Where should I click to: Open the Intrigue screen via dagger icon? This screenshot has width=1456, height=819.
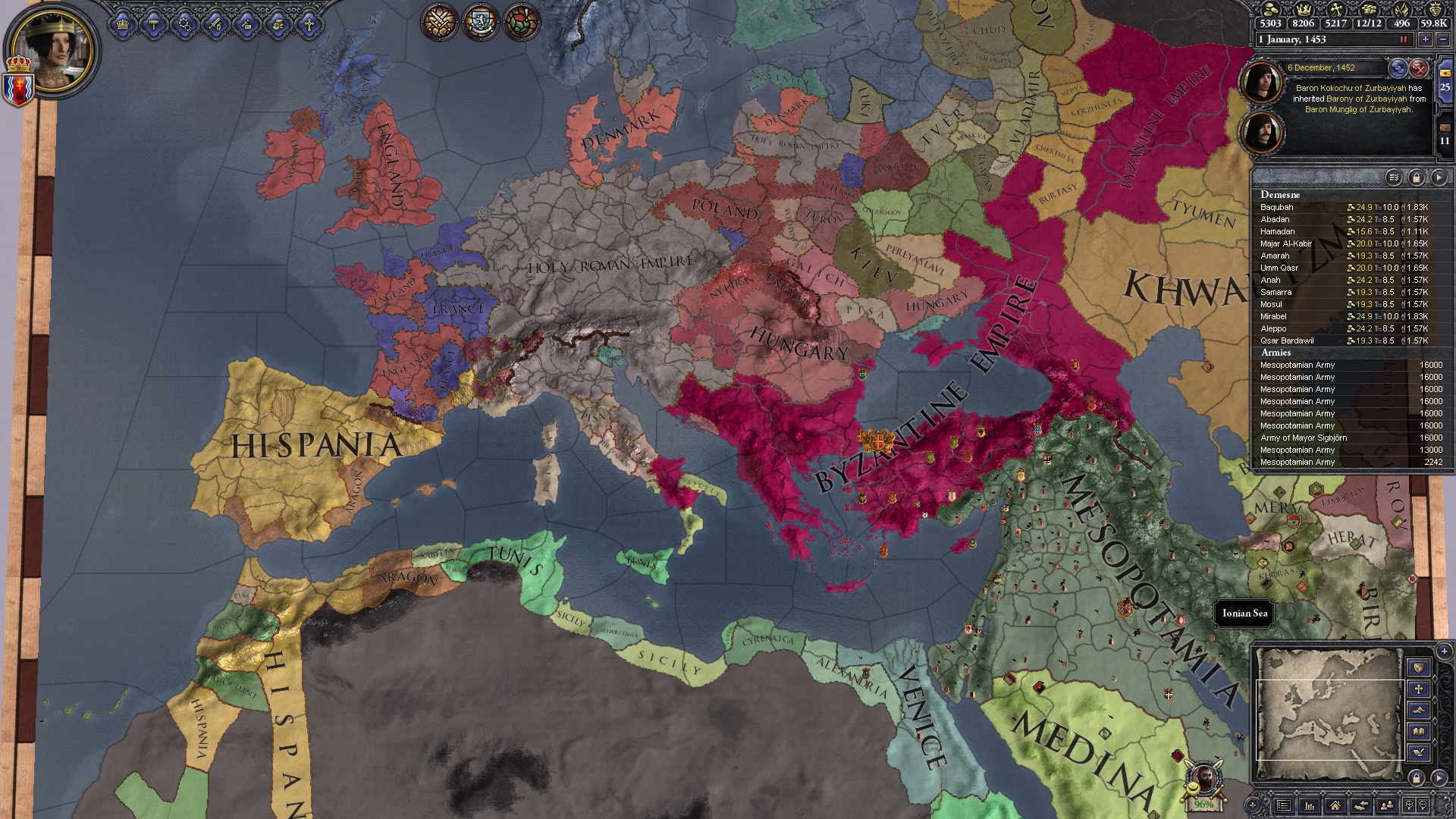pos(246,24)
